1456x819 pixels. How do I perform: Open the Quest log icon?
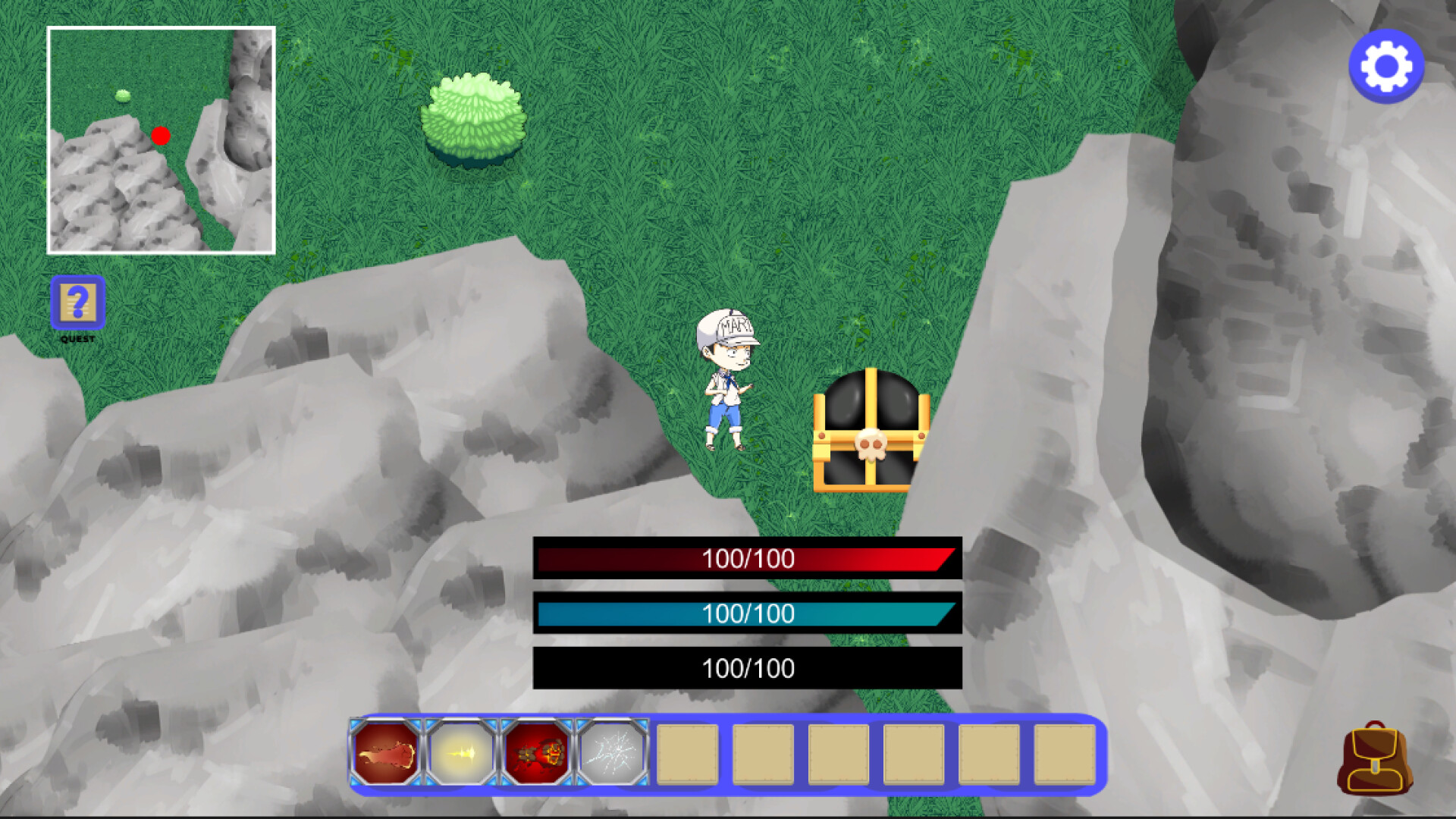coord(77,302)
